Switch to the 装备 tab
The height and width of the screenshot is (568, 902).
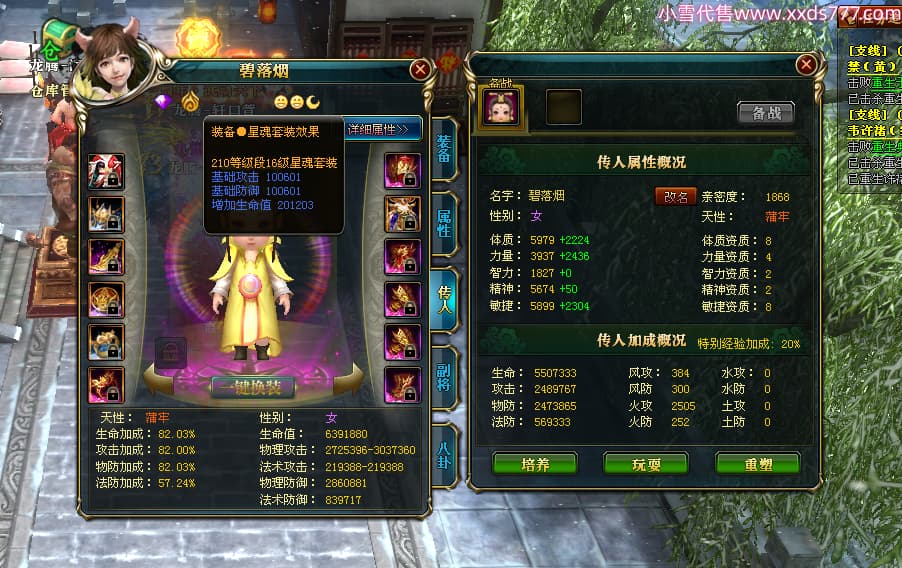[444, 149]
